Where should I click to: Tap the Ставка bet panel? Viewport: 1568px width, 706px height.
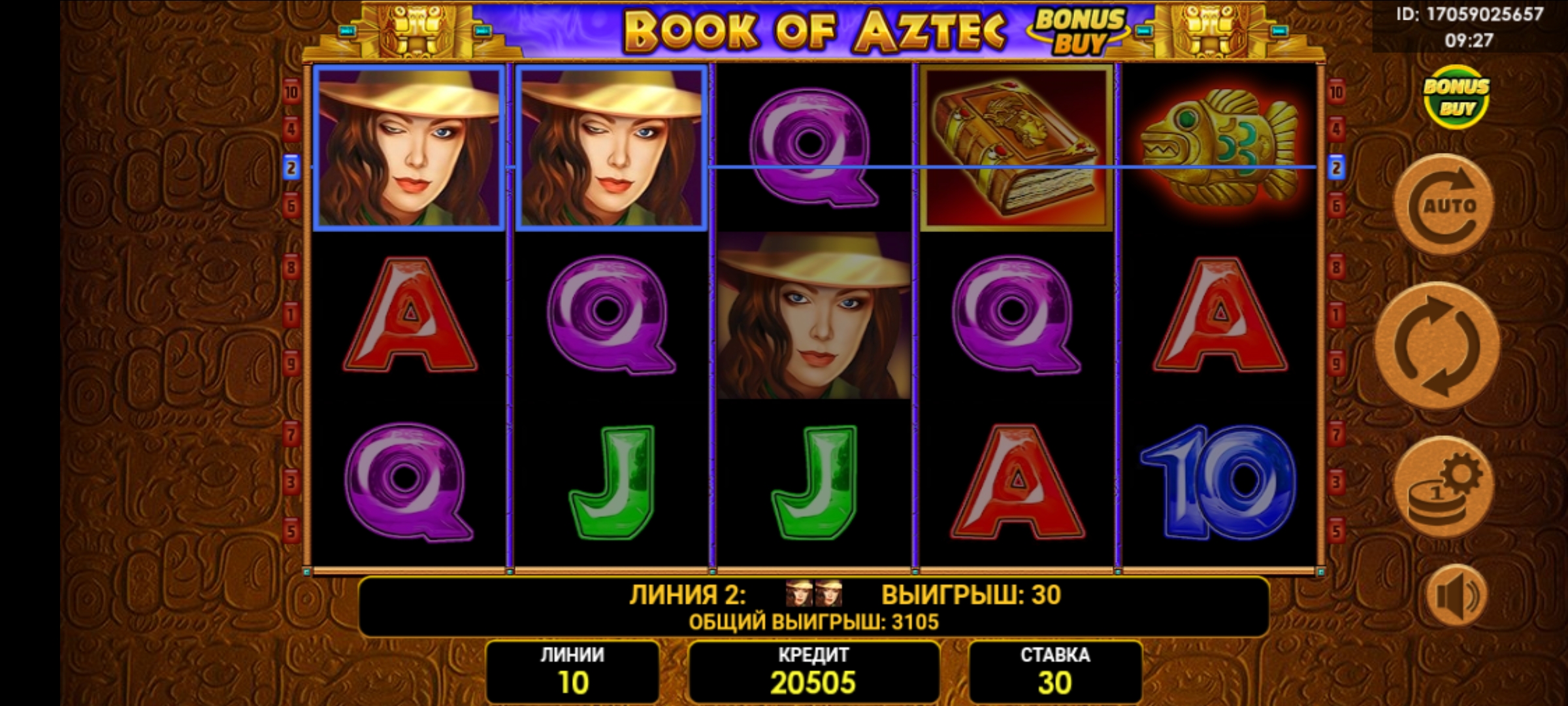[1054, 671]
